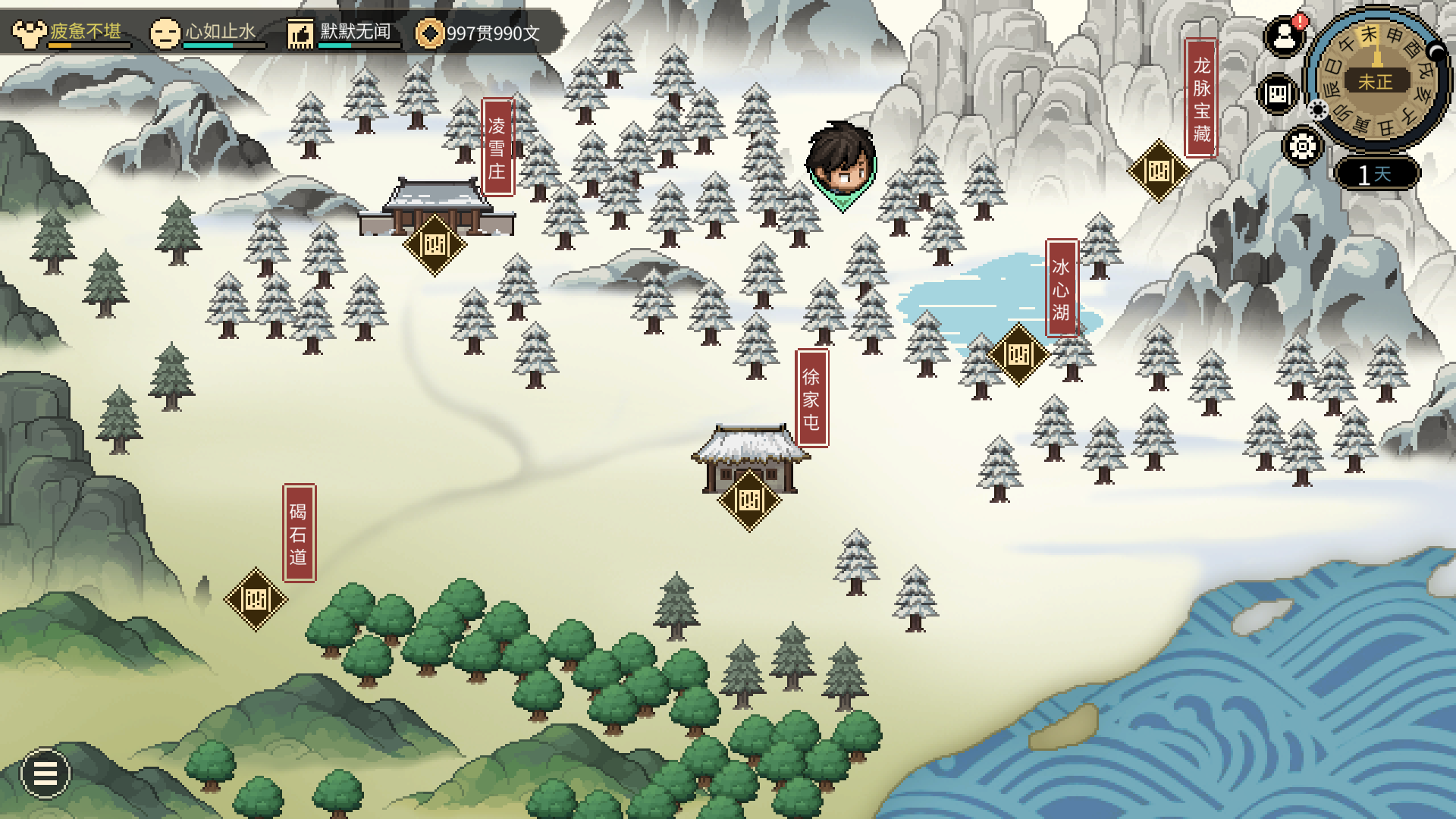This screenshot has height=819, width=1456.
Task: Show the 默默无闻 reputation status
Action: [x=341, y=33]
